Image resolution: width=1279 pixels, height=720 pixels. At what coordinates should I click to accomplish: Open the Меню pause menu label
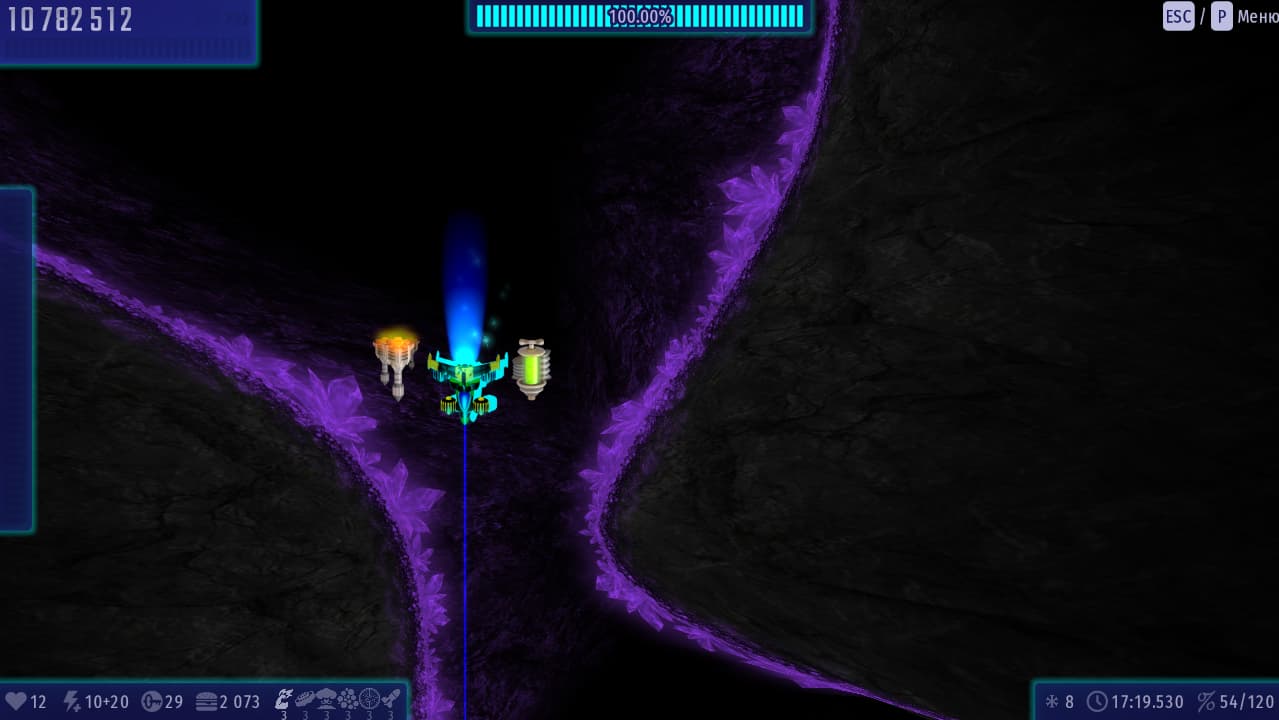(1257, 16)
